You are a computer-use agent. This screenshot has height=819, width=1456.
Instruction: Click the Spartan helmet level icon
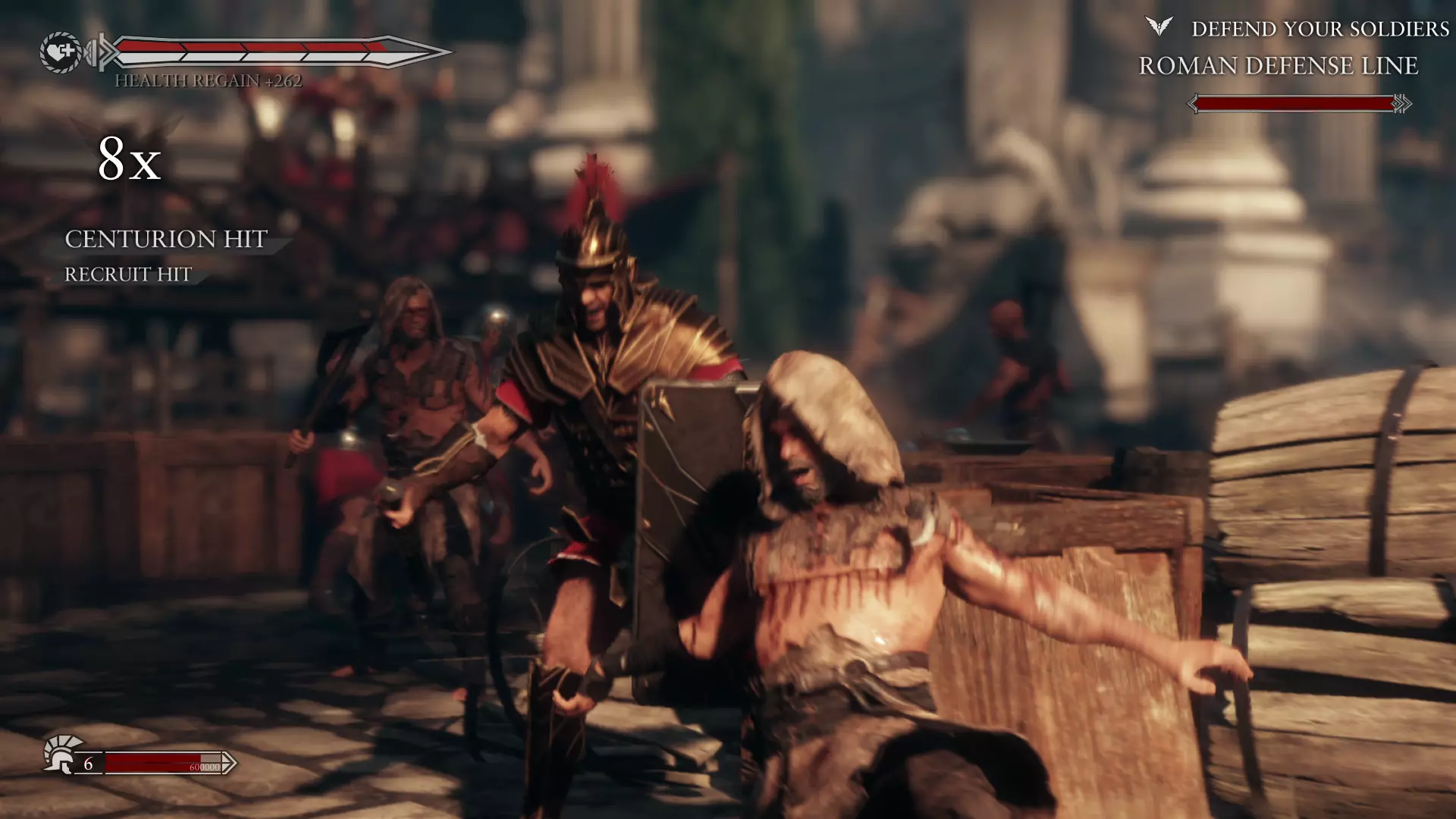[62, 754]
